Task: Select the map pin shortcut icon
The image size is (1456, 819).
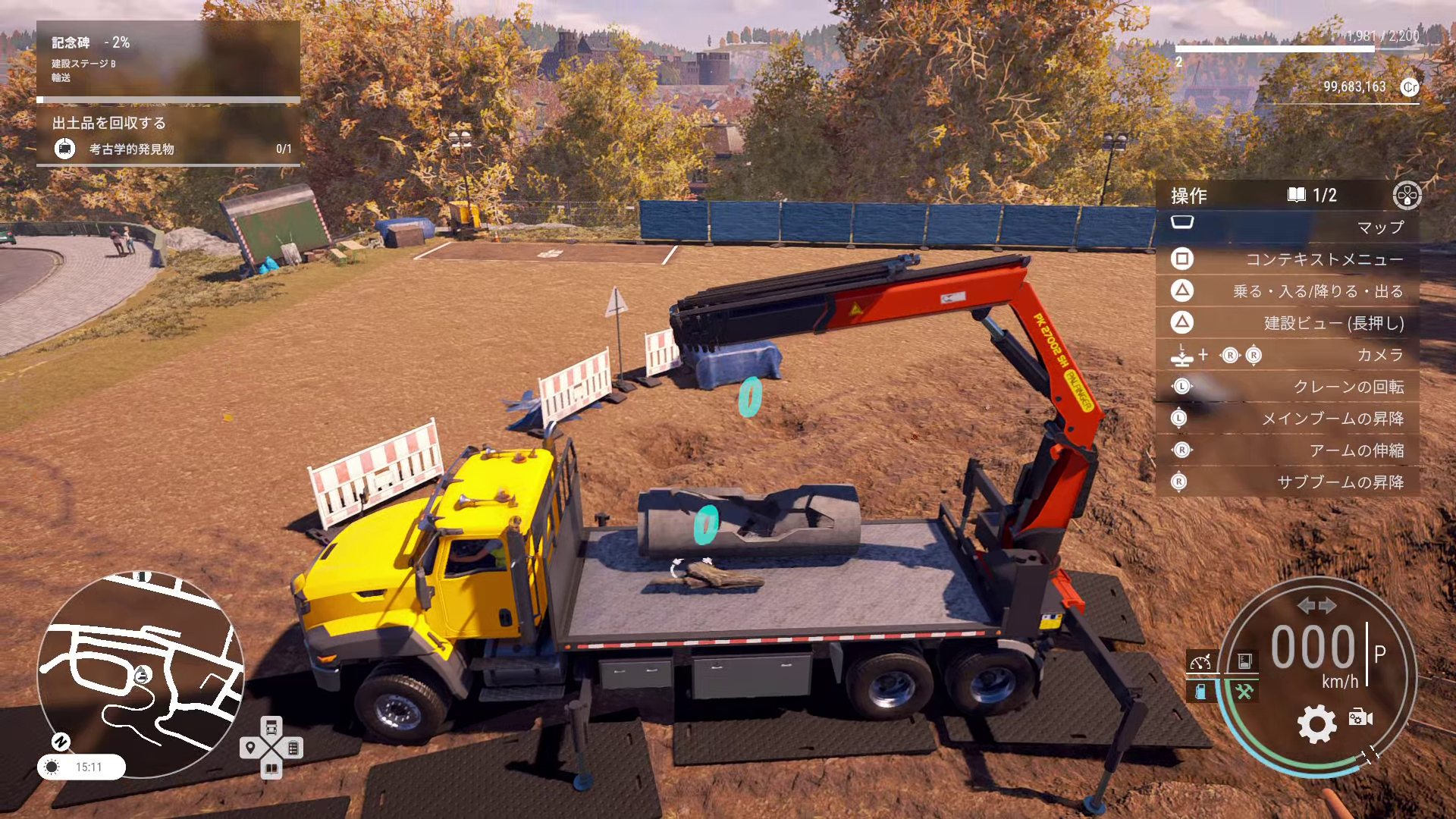Action: [x=250, y=748]
